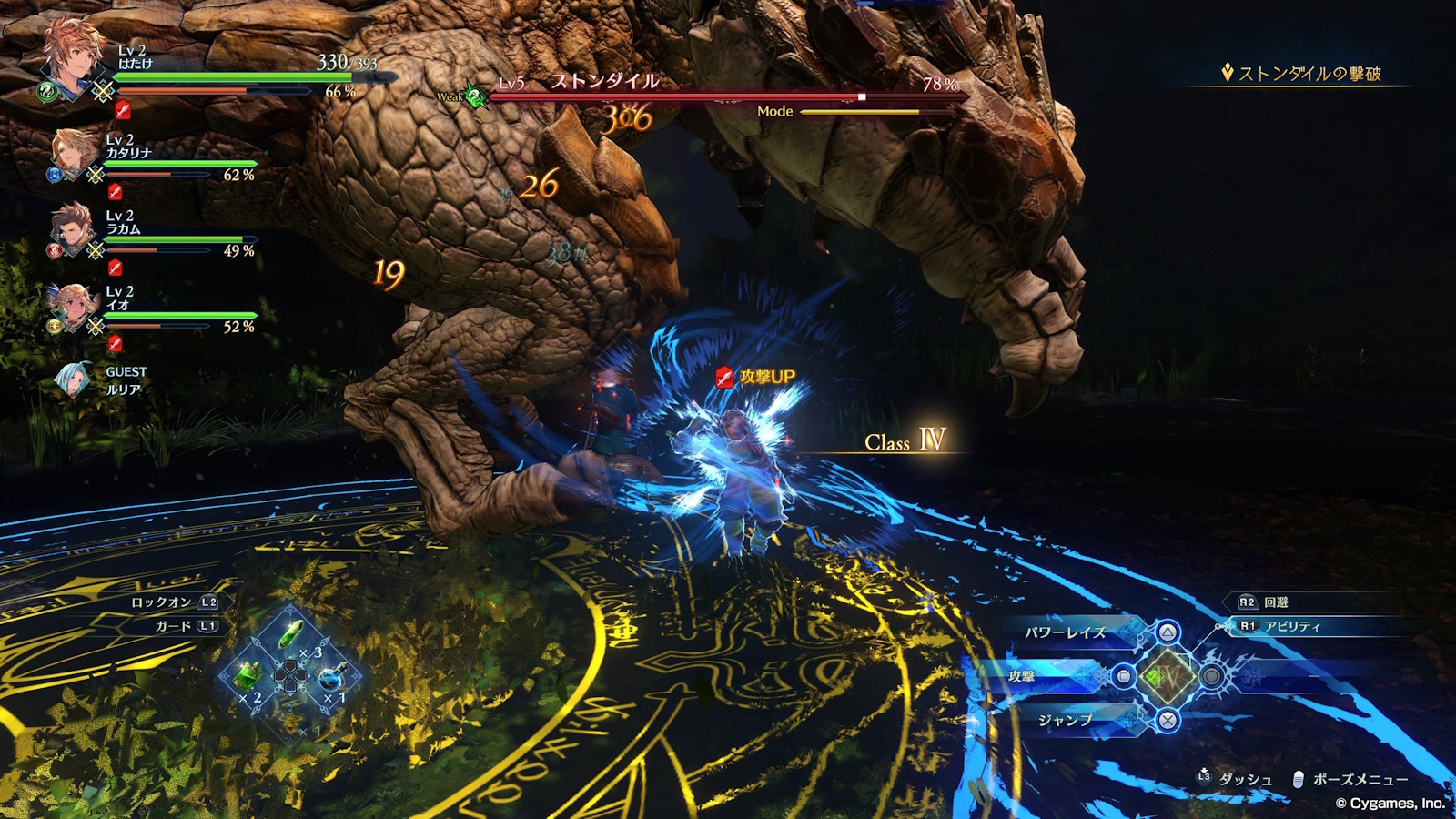The width and height of the screenshot is (1456, 819).
Task: Activate the パワーレイズ action
Action: pos(1066,632)
